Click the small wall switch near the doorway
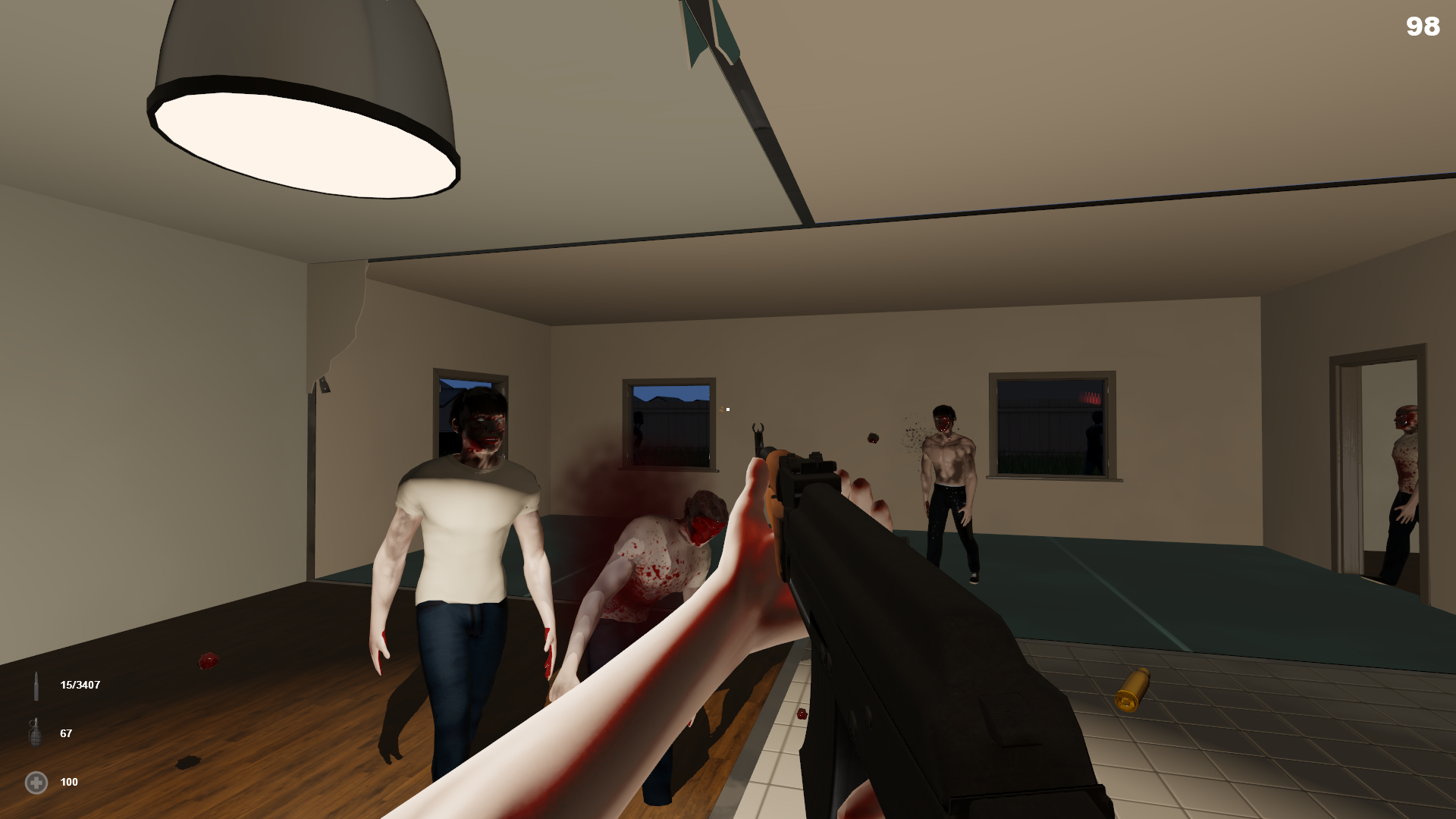Screen dimensions: 1456x819 pyautogui.click(x=325, y=385)
